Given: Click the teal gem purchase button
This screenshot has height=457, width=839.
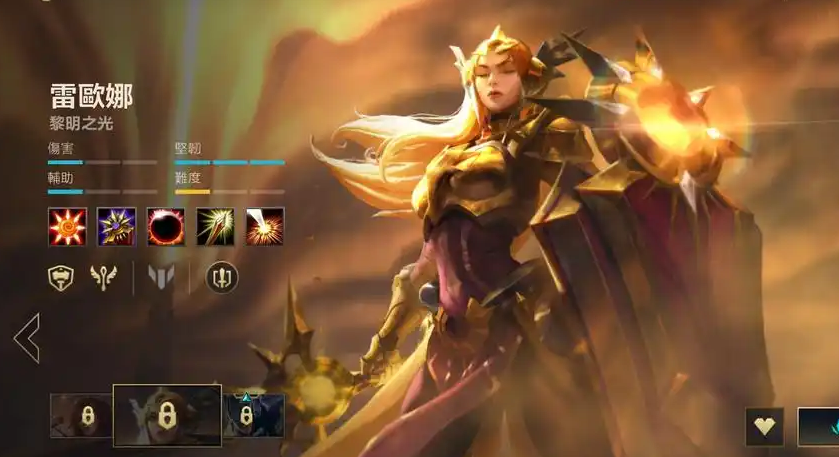Looking at the screenshot, I should coord(818,426).
